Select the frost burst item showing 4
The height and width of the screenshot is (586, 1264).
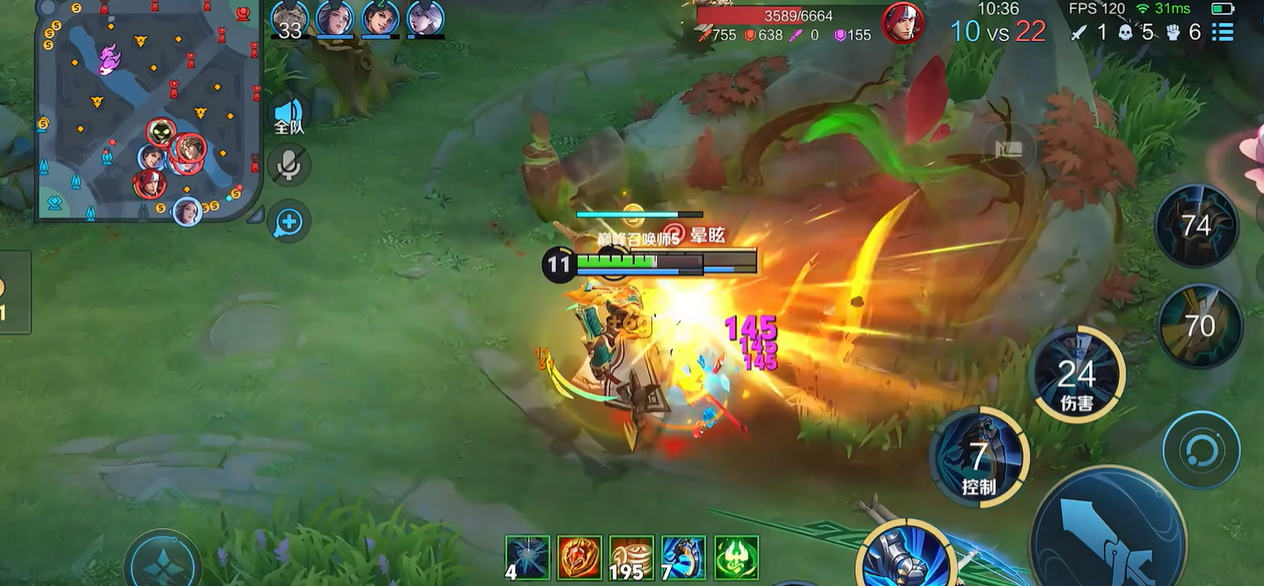point(527,557)
